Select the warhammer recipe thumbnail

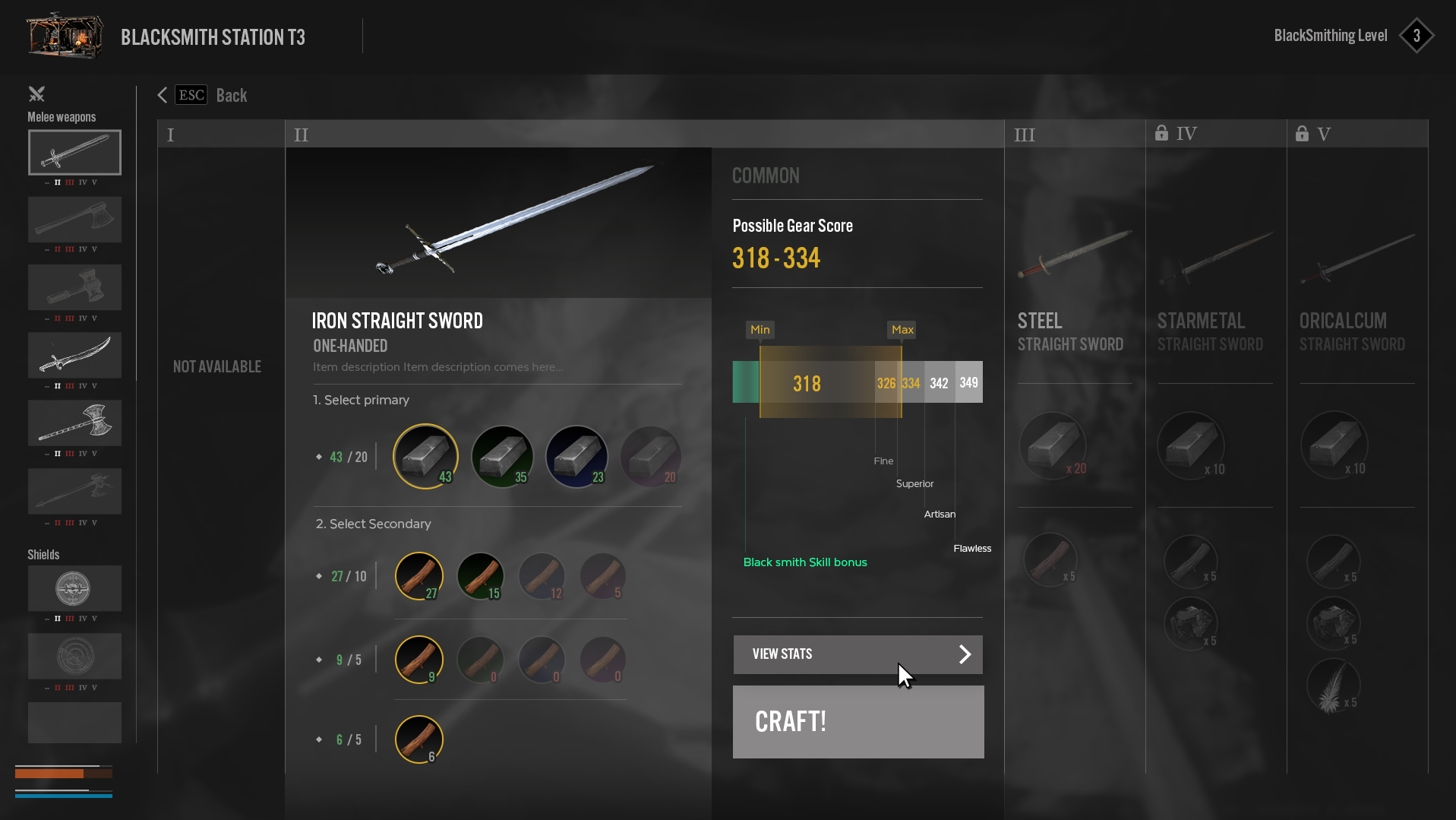coord(74,287)
